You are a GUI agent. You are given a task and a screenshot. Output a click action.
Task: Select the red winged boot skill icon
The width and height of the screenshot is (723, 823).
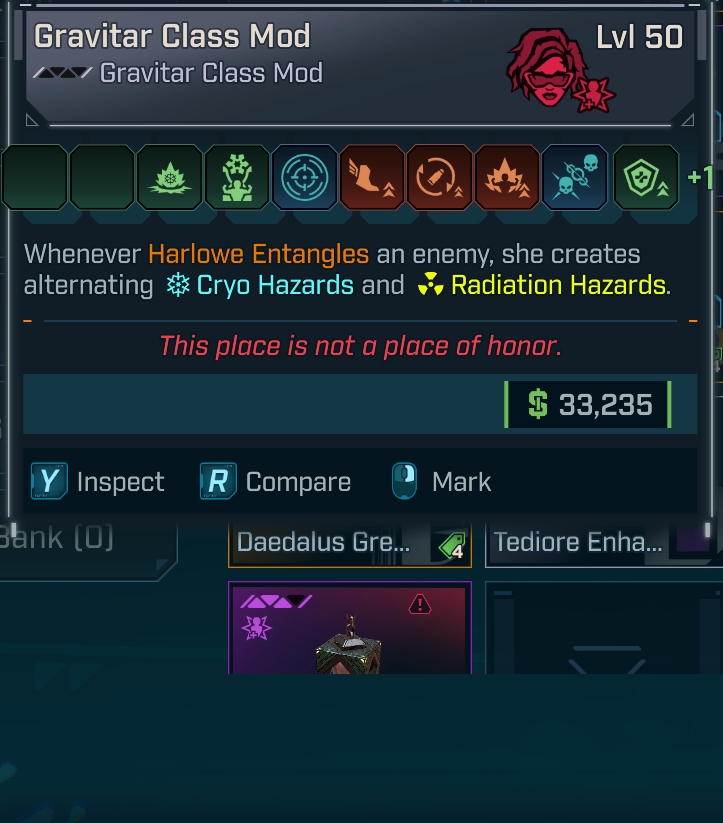(372, 178)
